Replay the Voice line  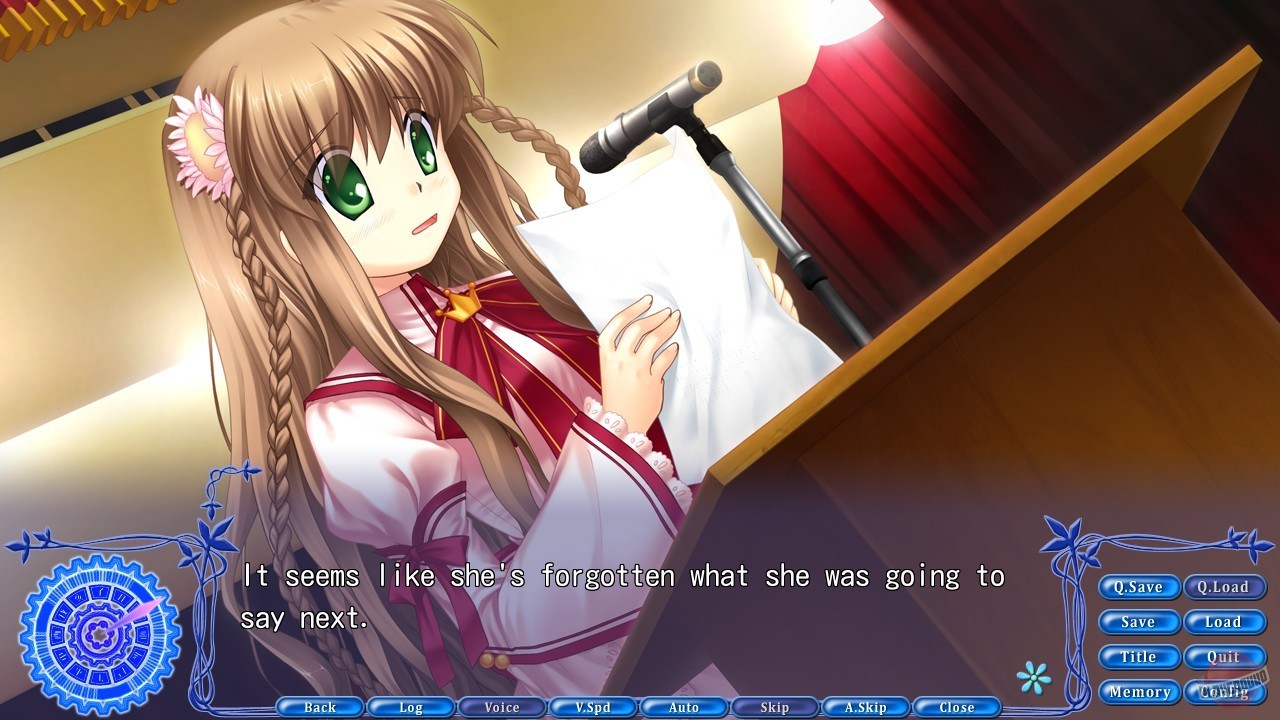pos(502,707)
